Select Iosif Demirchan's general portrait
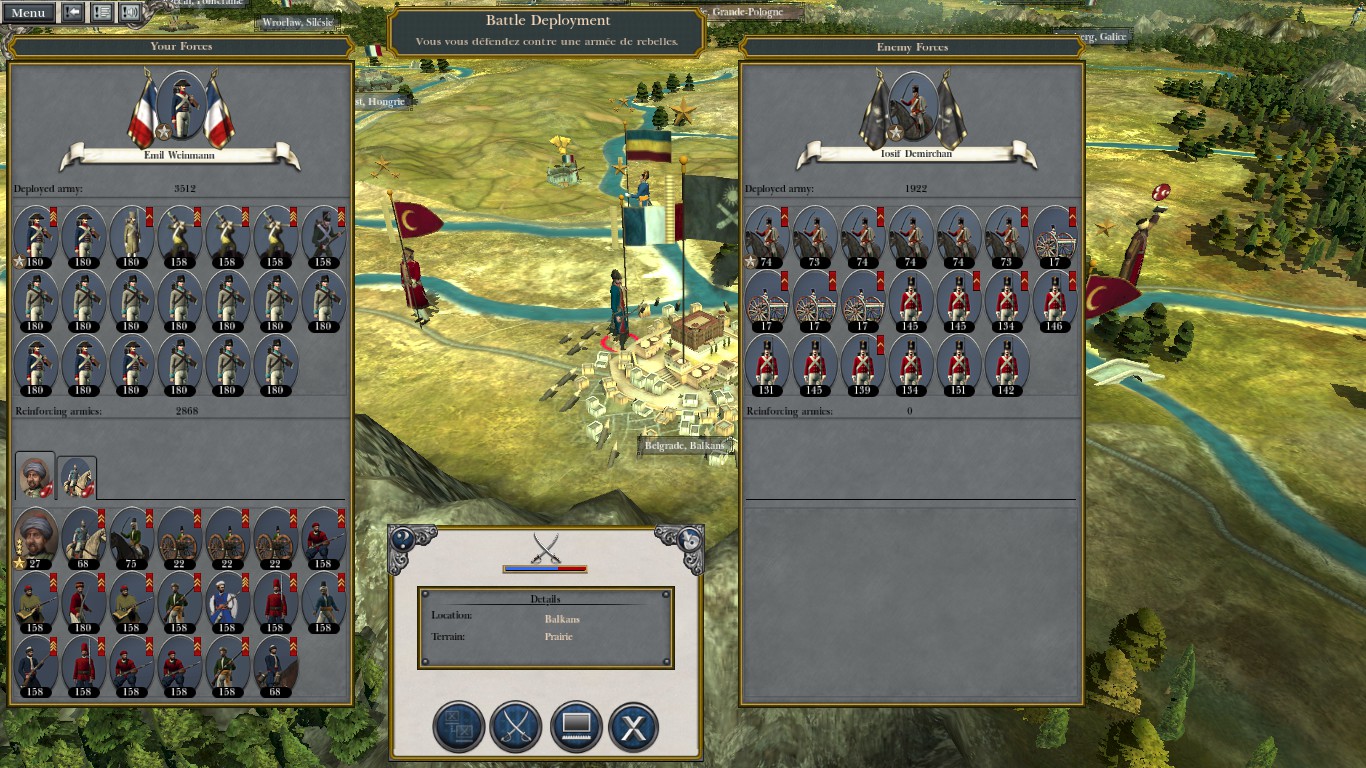The width and height of the screenshot is (1366, 768). 914,106
